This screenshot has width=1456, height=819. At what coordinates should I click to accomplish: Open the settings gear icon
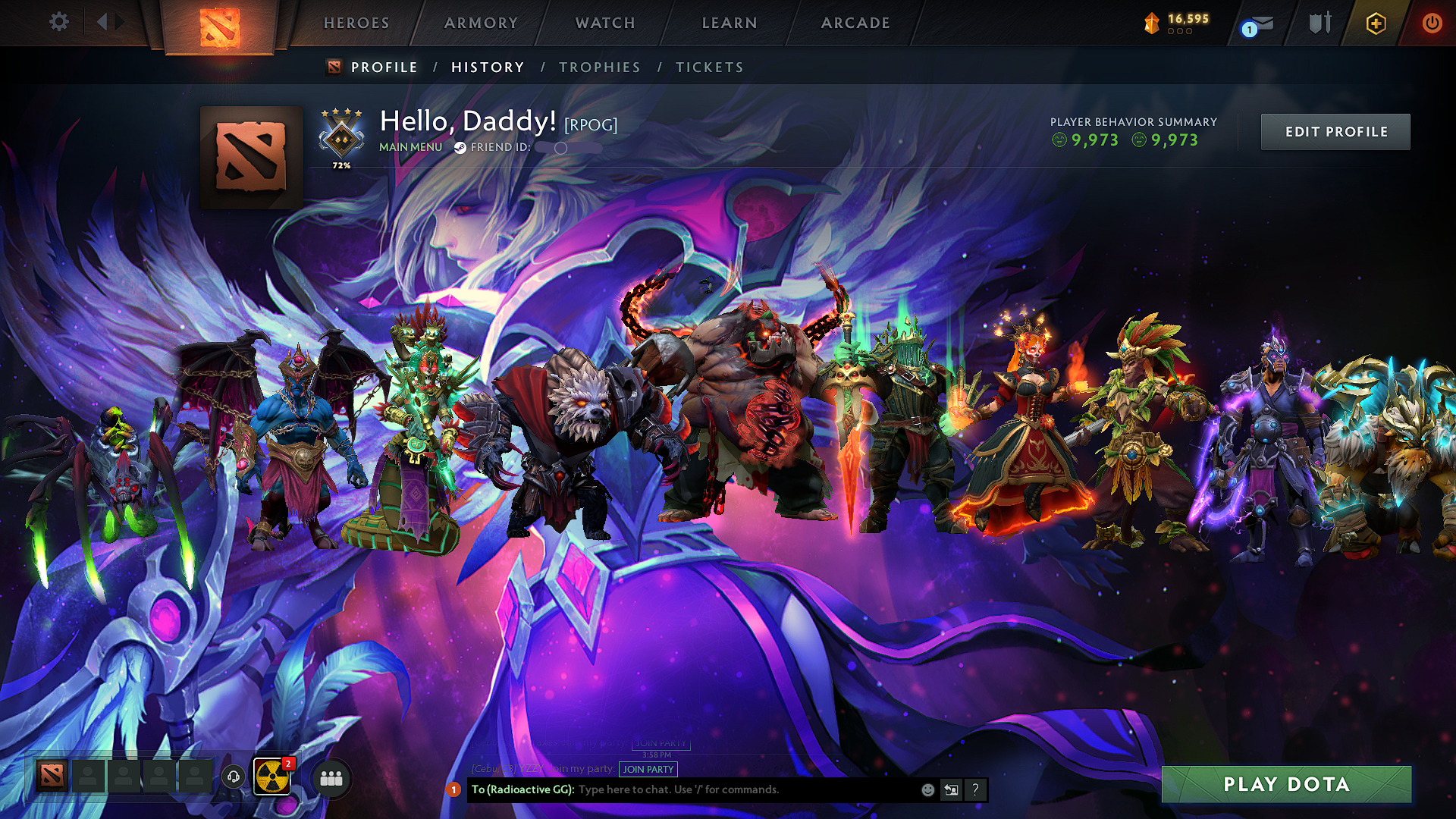[x=59, y=22]
